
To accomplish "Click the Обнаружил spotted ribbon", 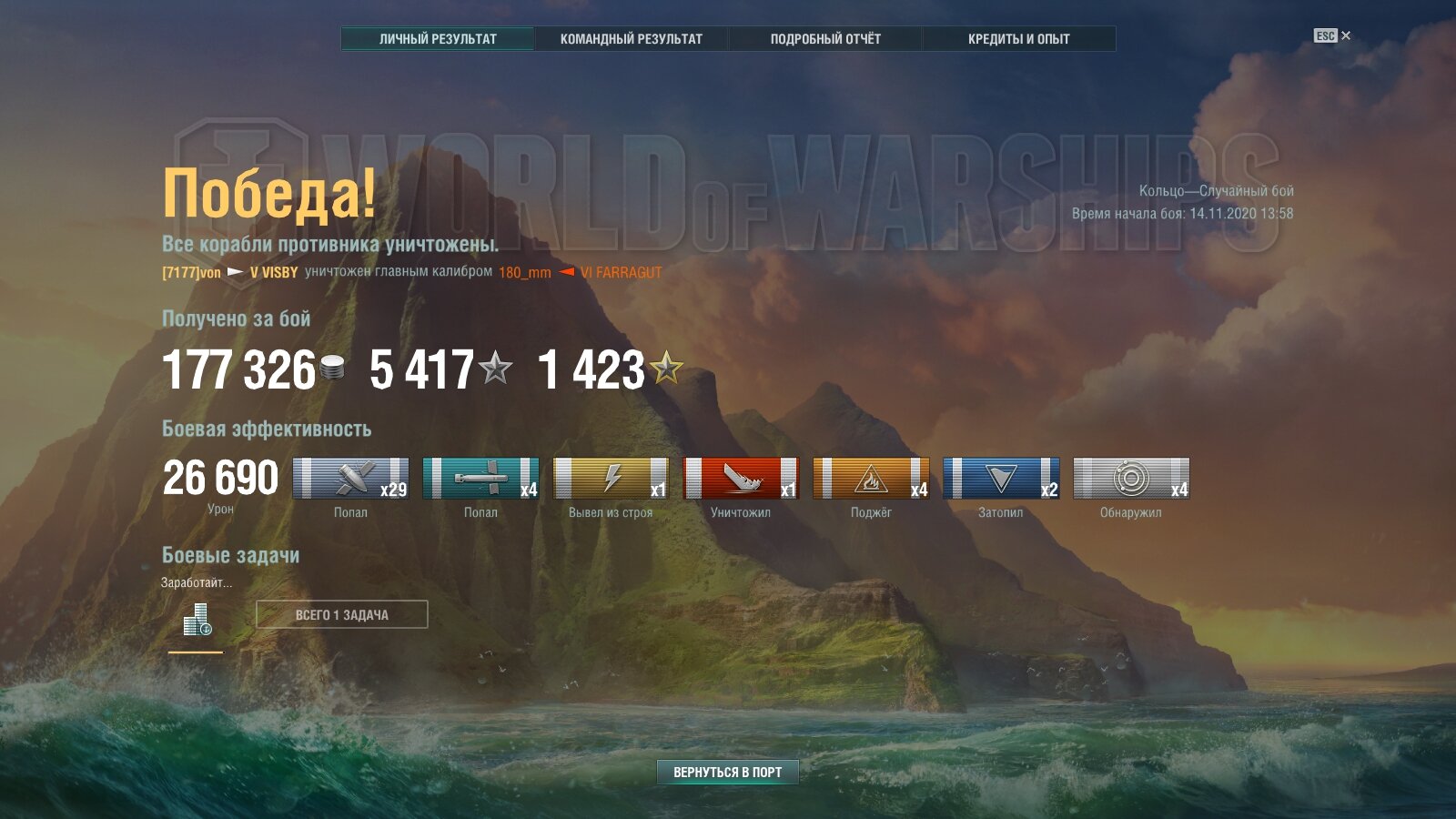I will [x=1131, y=479].
